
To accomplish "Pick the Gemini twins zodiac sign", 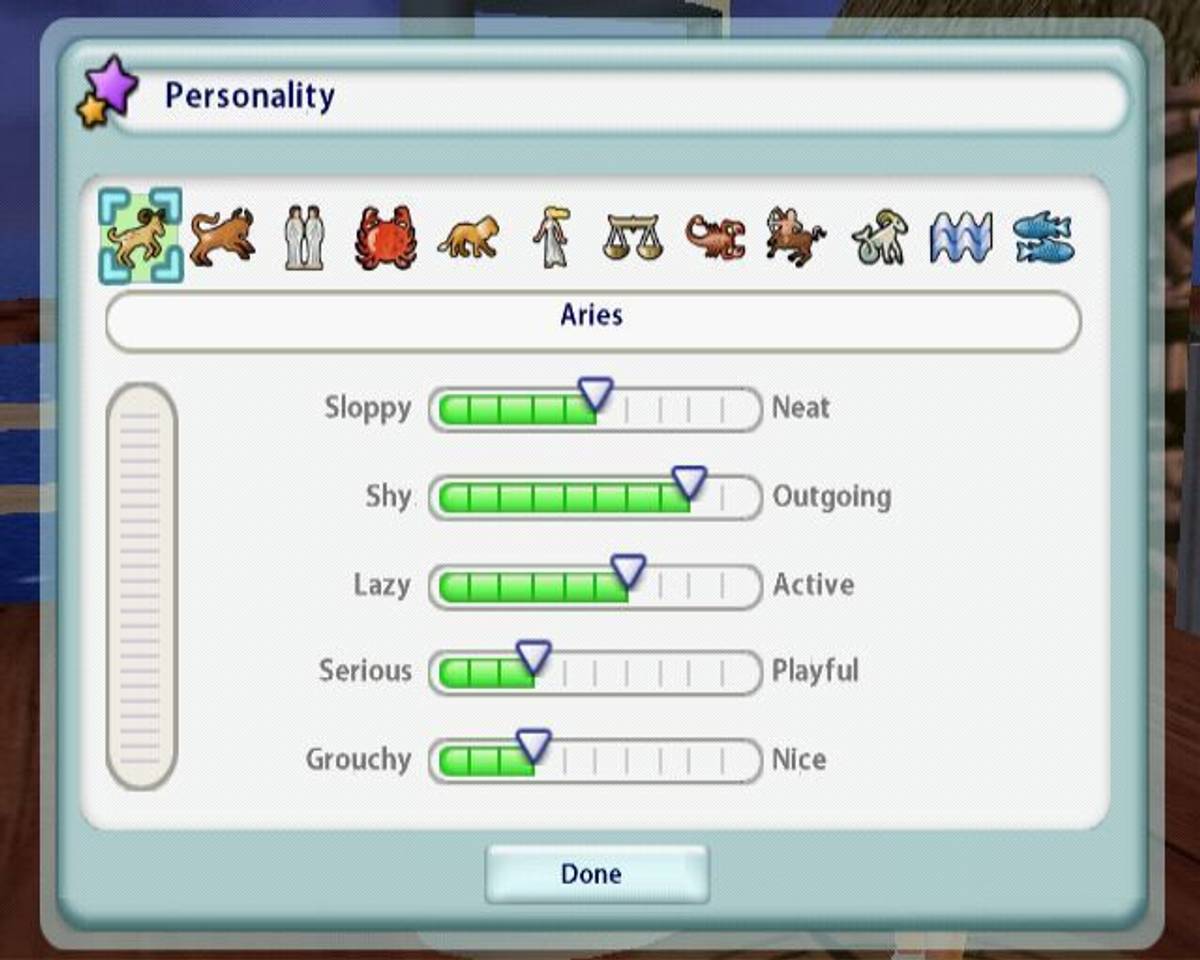I will (x=303, y=238).
